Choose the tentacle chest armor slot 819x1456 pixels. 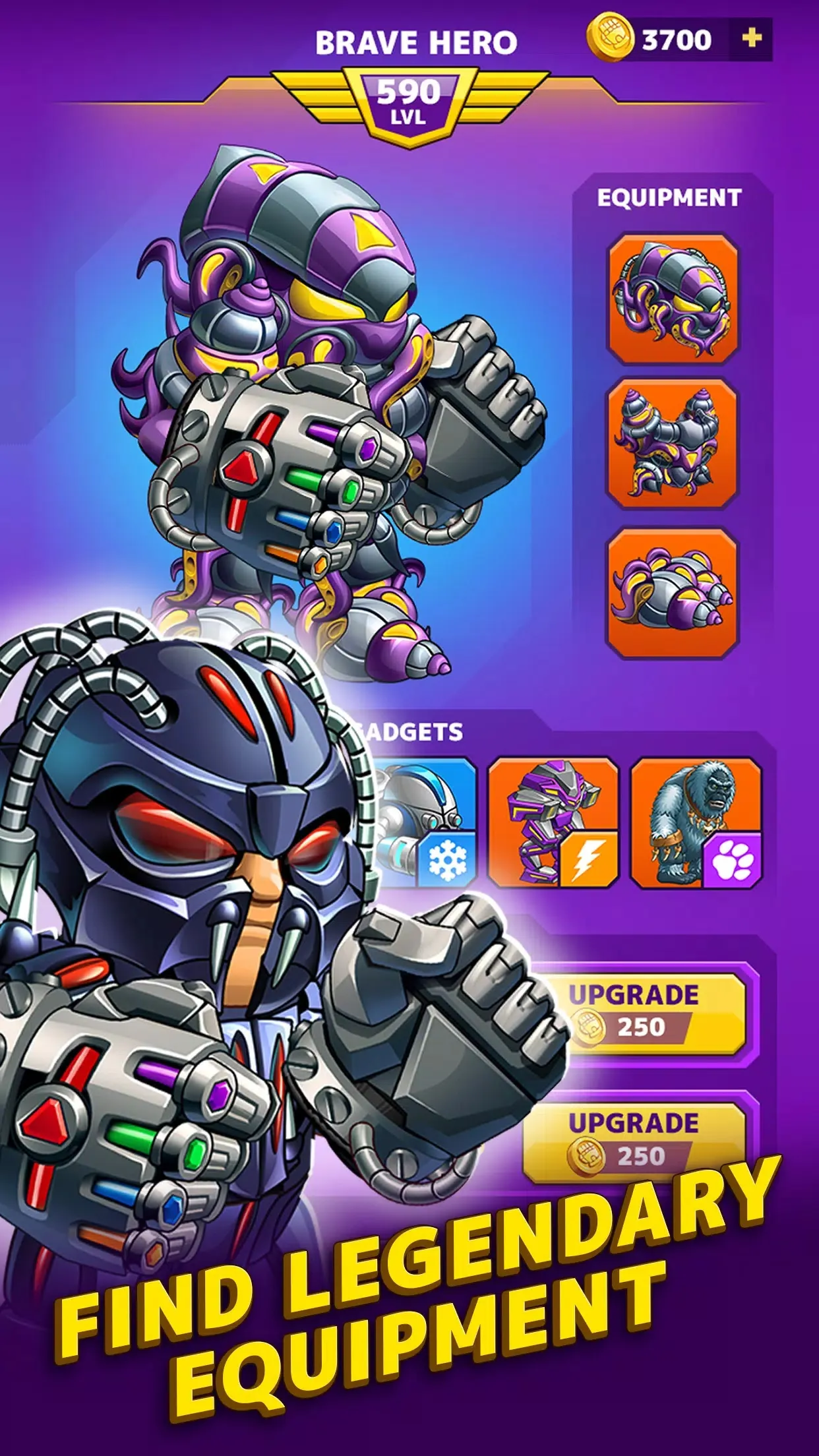(672, 444)
